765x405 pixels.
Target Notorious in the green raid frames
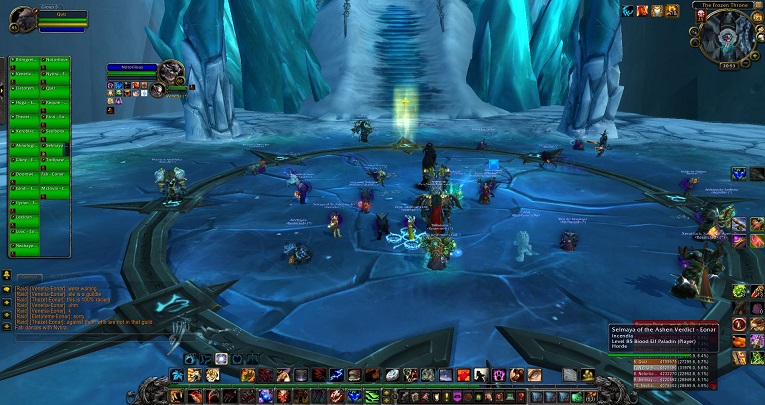(x=56, y=60)
